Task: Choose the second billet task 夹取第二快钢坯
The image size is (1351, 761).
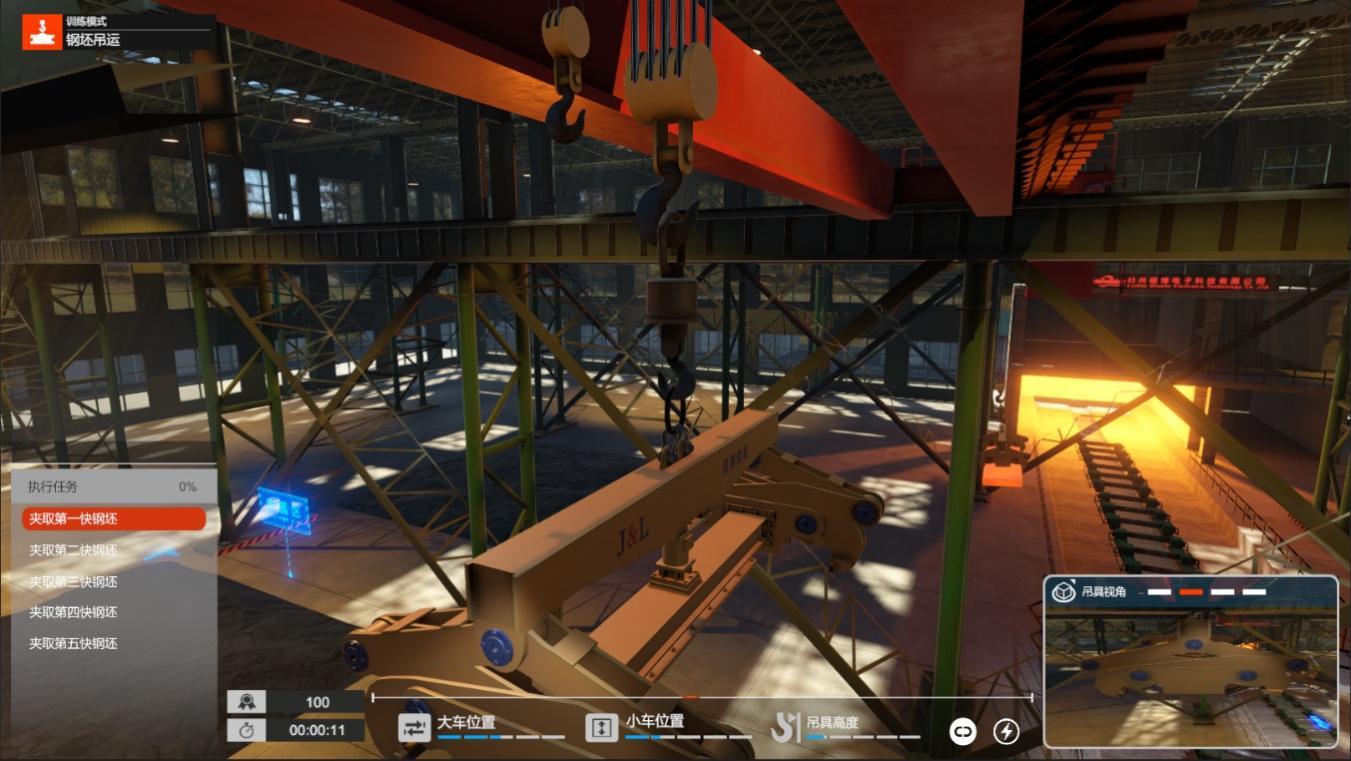Action: [x=73, y=550]
